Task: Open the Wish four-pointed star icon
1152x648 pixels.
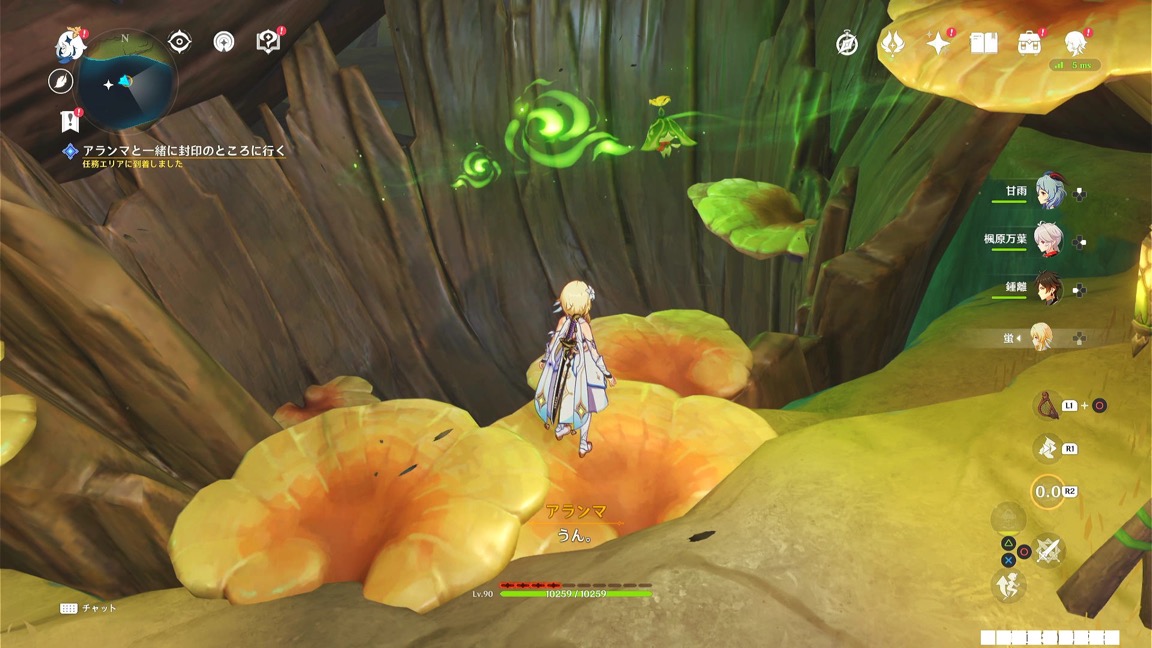Action: pyautogui.click(x=938, y=43)
